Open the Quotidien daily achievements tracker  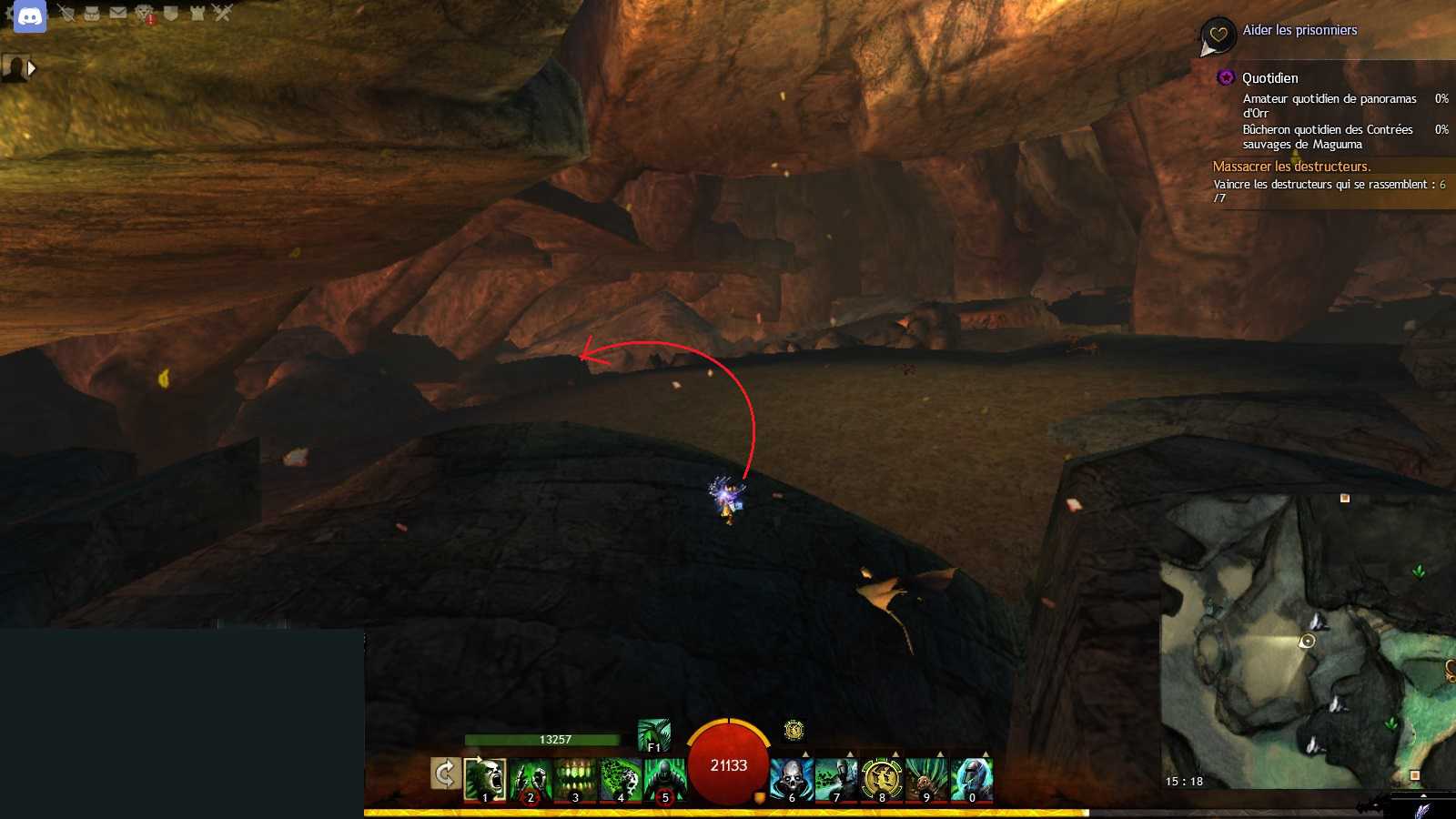(x=1269, y=78)
